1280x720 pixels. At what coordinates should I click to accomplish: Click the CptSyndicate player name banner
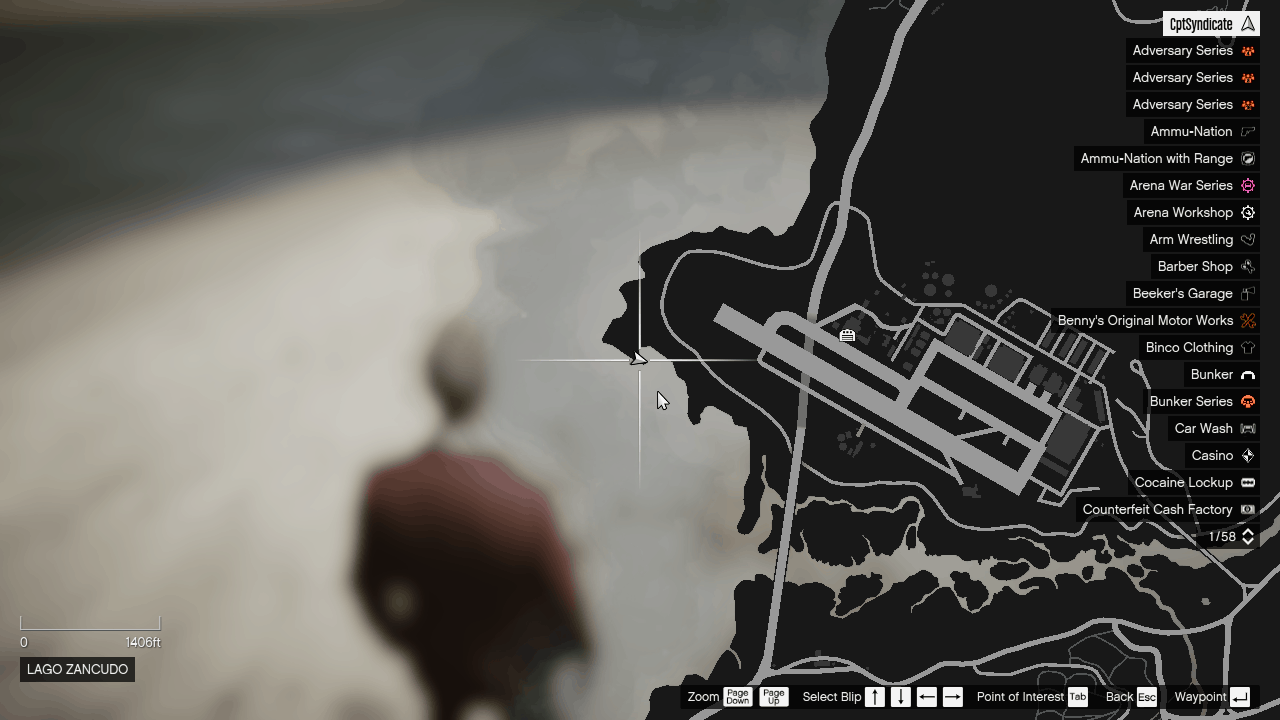tap(1208, 23)
